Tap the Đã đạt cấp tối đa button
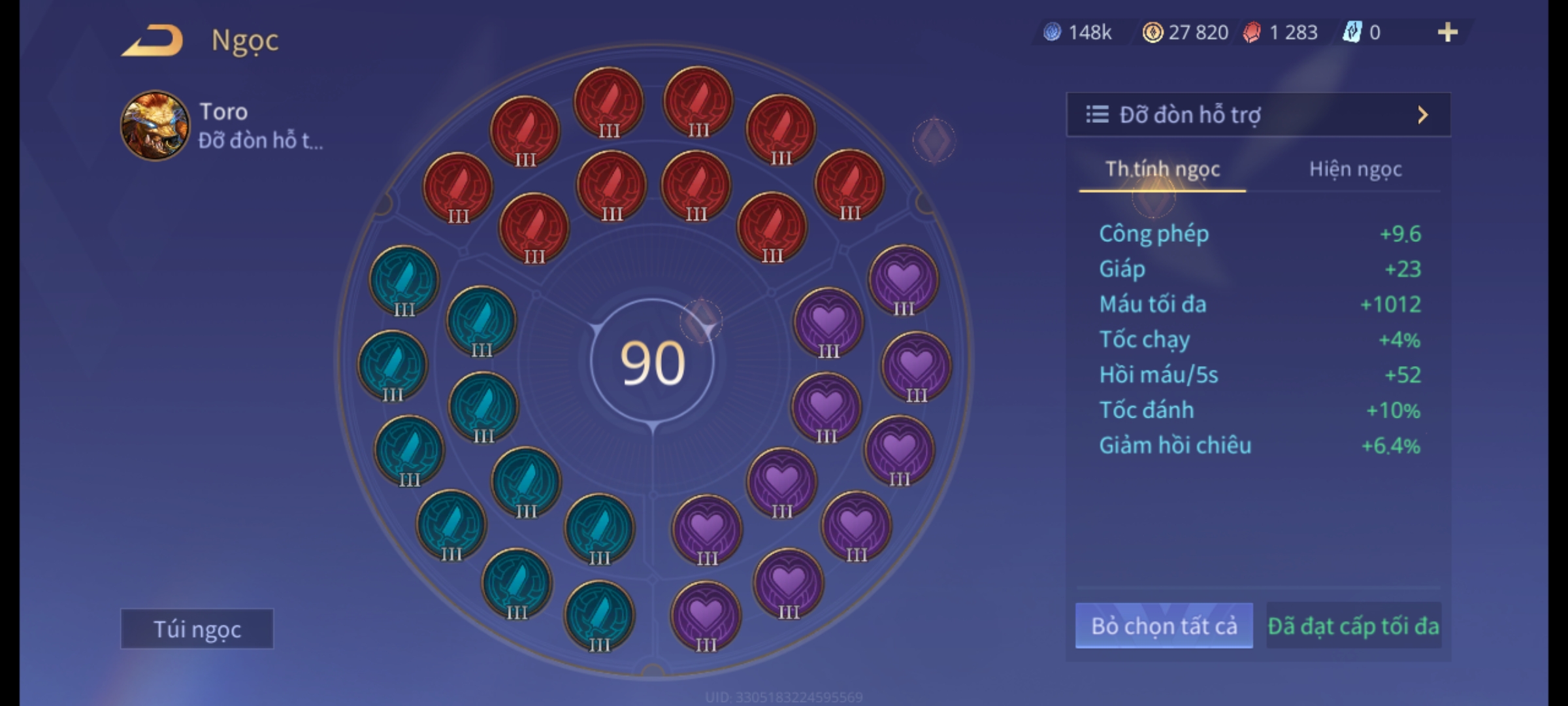 coord(1353,626)
